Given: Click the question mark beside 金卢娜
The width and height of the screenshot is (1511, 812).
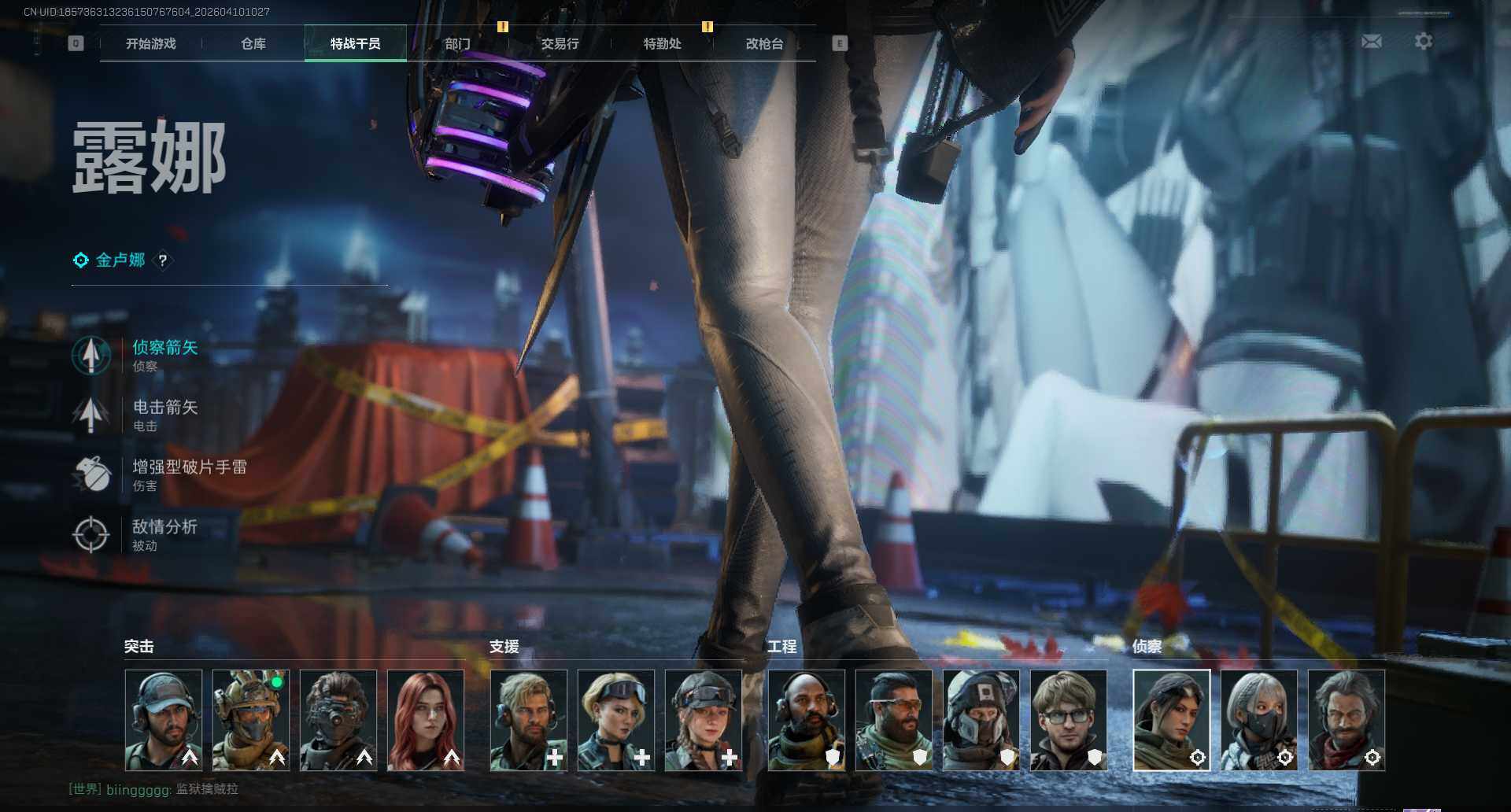Looking at the screenshot, I should click(x=163, y=260).
